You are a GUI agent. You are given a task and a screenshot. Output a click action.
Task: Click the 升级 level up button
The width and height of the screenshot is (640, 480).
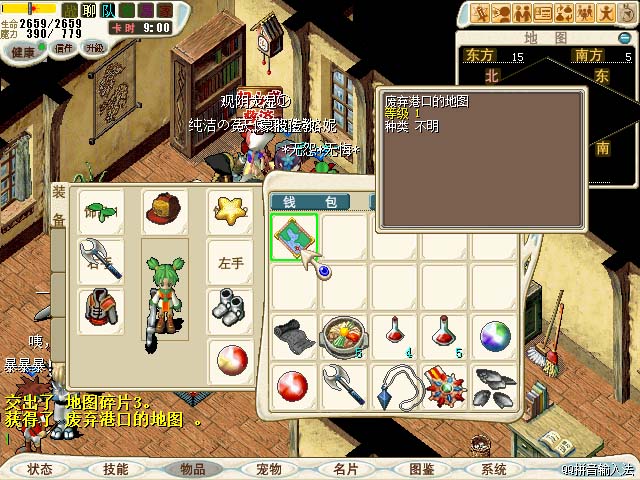pyautogui.click(x=96, y=48)
